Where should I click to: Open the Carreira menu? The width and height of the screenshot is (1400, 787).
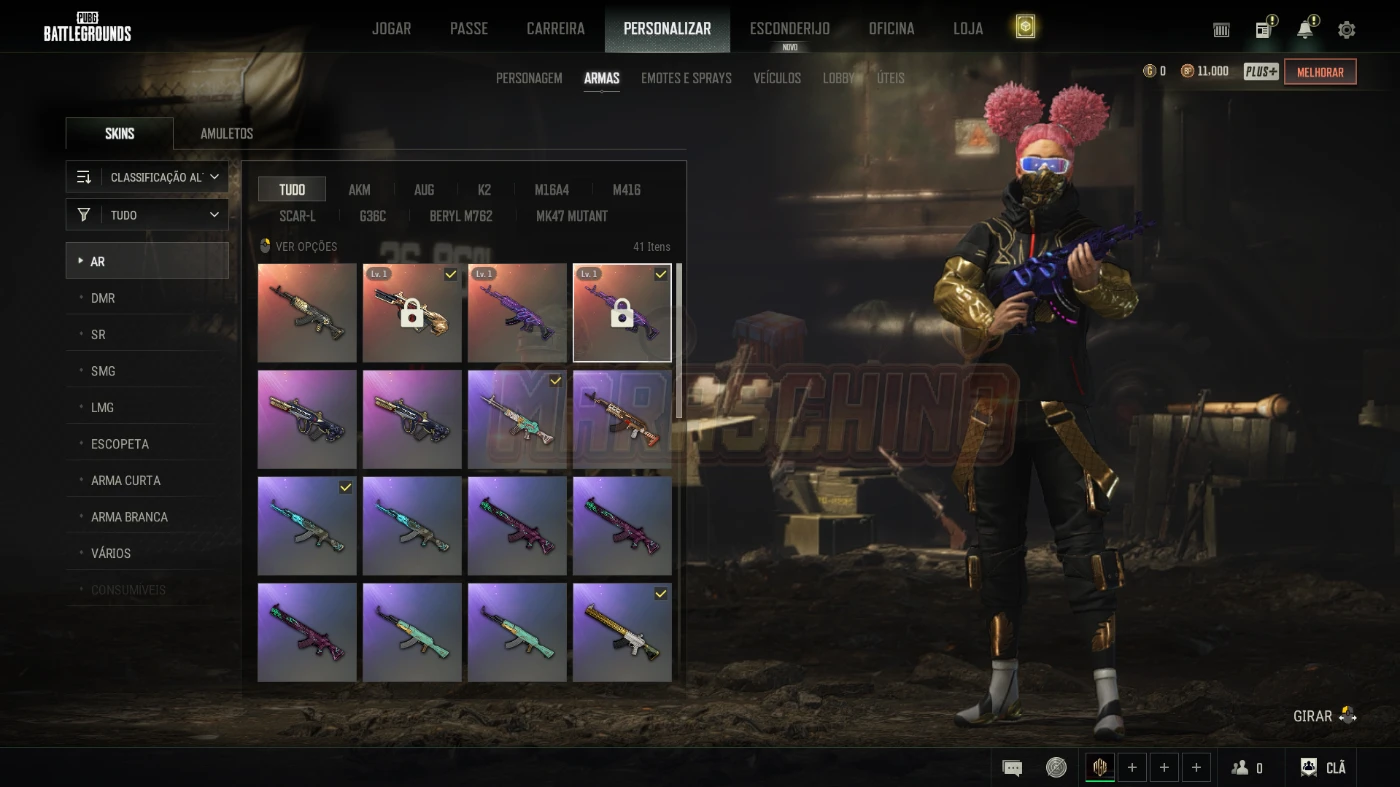pos(555,28)
